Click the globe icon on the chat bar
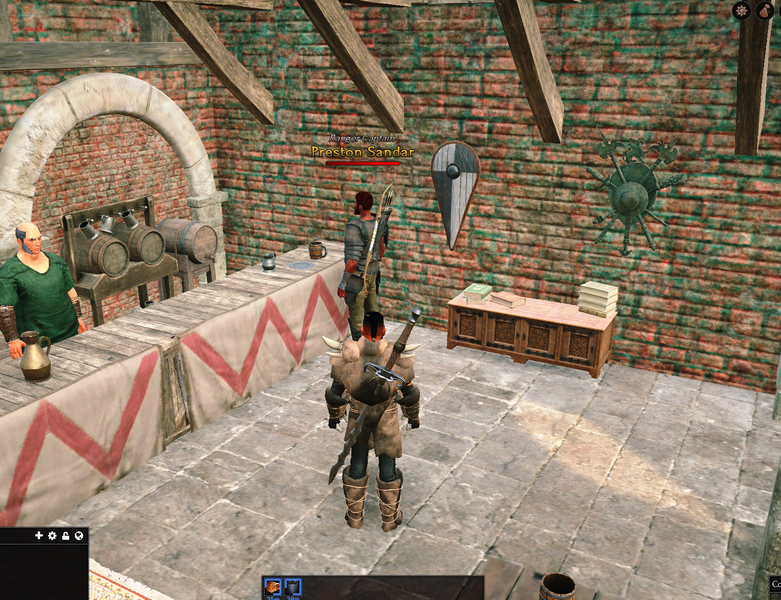781x600 pixels. (78, 536)
